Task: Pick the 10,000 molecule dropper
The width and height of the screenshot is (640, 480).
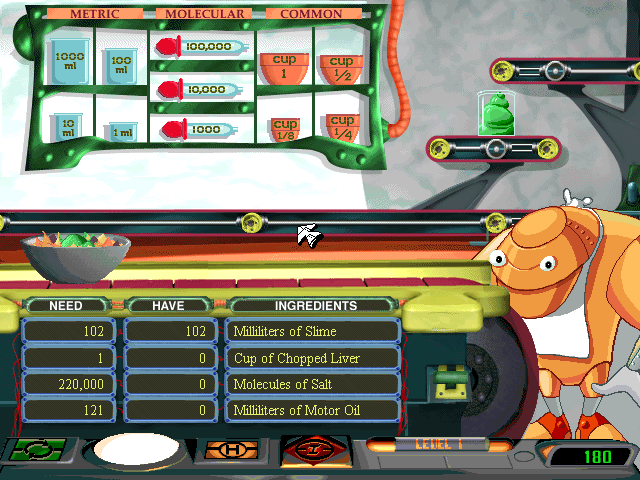Action: pos(202,89)
